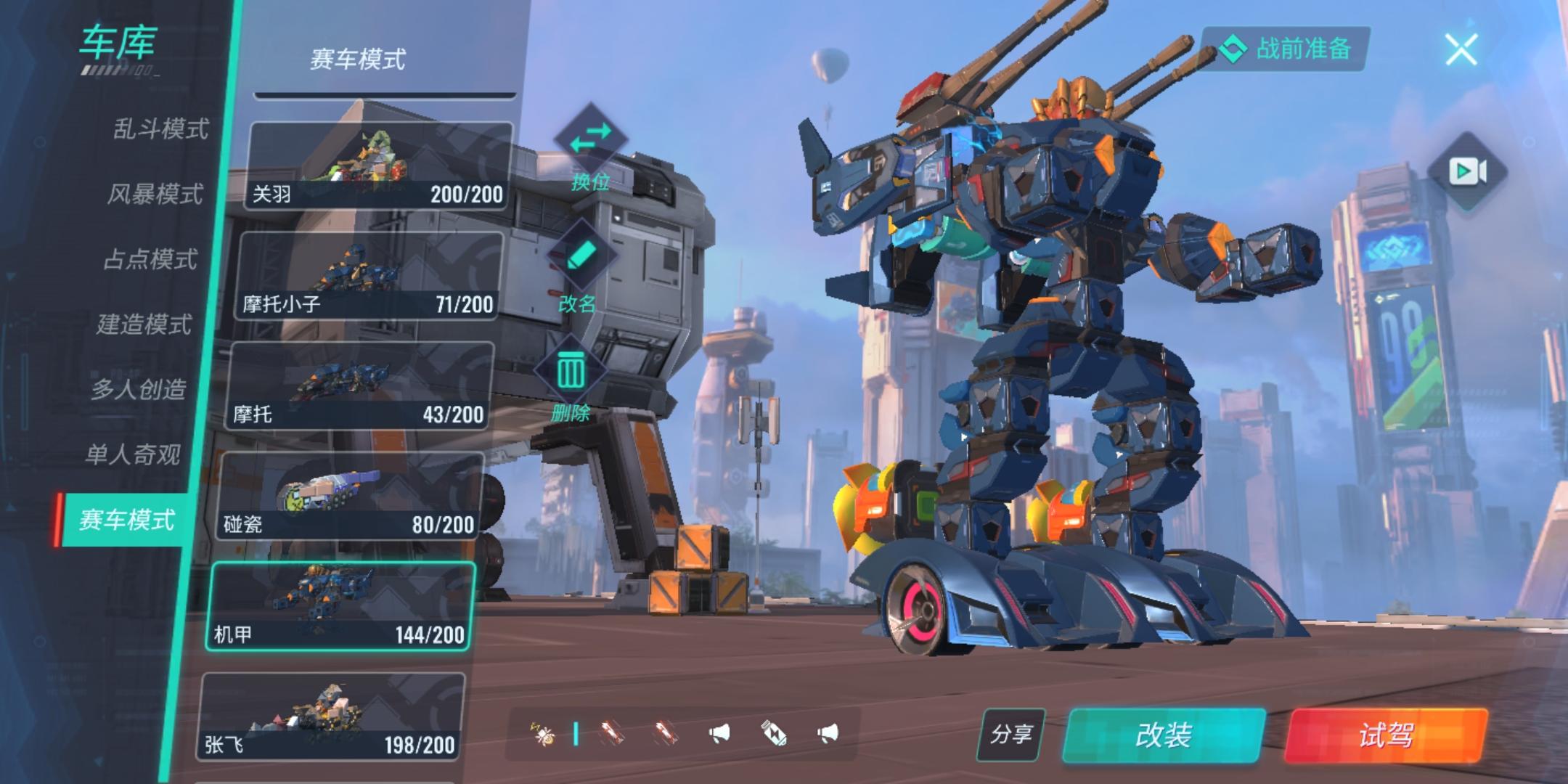Screen dimensions: 1568x784
Task: Select the highlighted 赛车模式 sidebar tab
Action: point(126,520)
